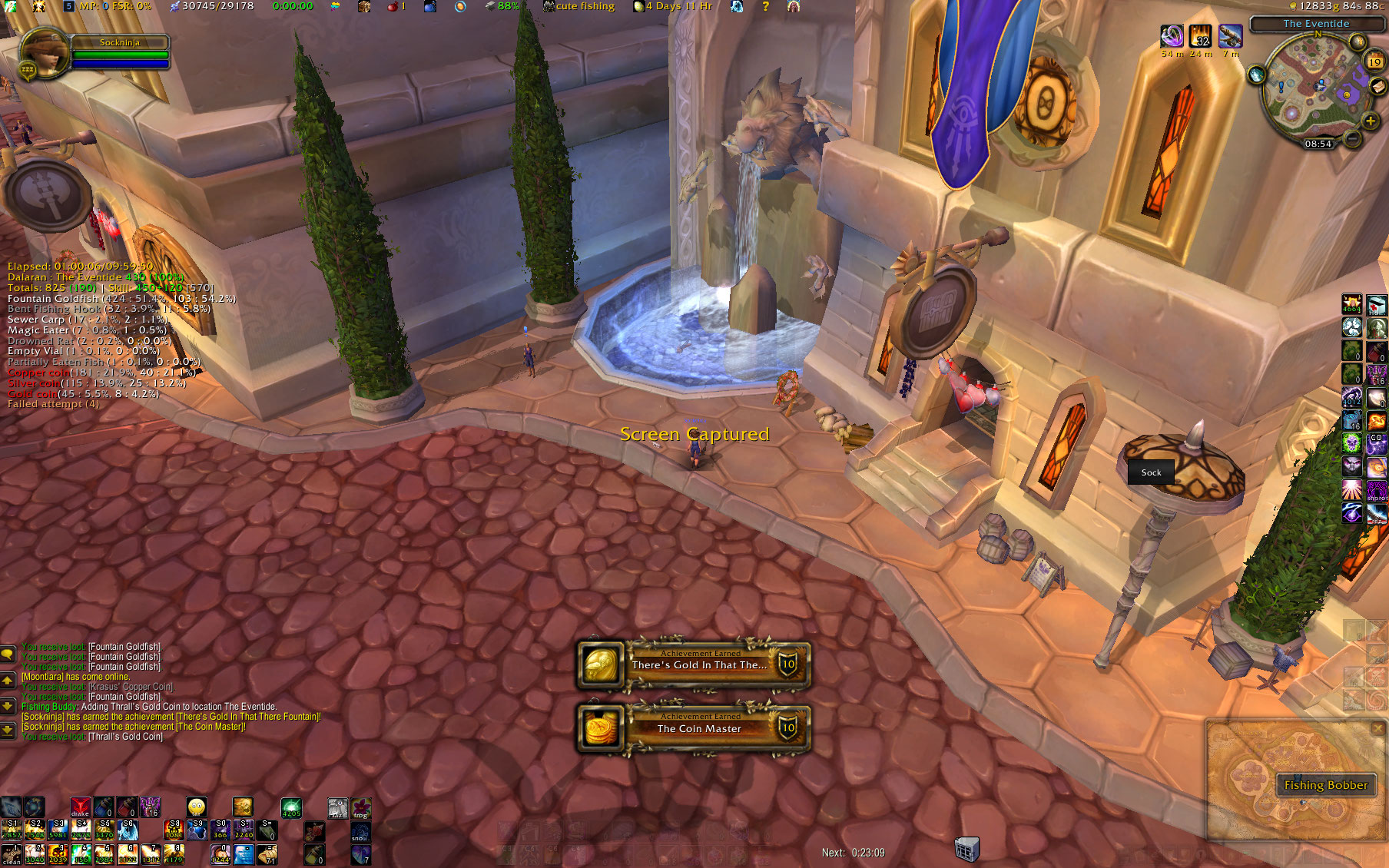Click the There's Gold In That There achievement alert
The image size is (1389, 868).
694,665
